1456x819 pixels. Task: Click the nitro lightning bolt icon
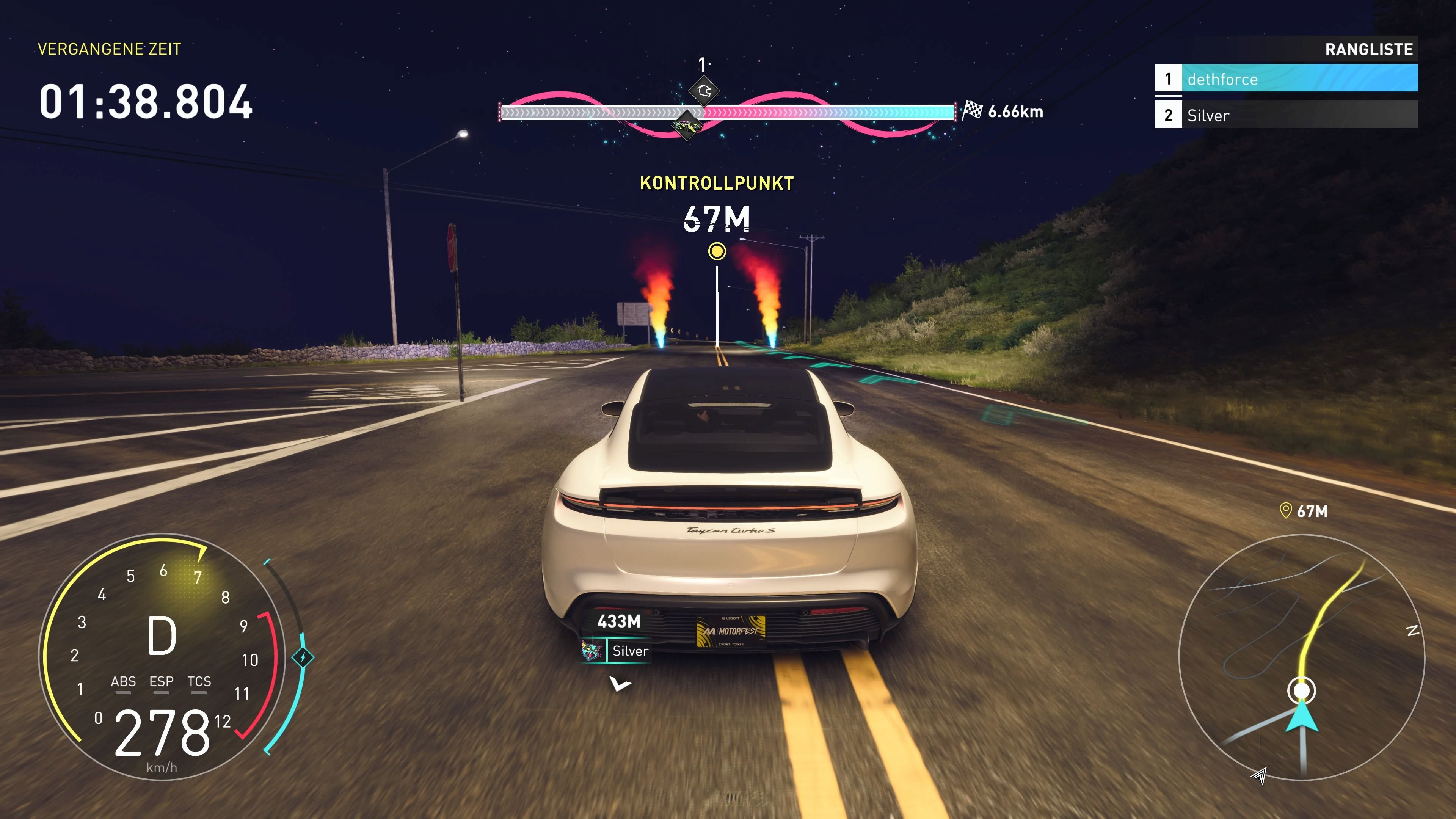303,657
